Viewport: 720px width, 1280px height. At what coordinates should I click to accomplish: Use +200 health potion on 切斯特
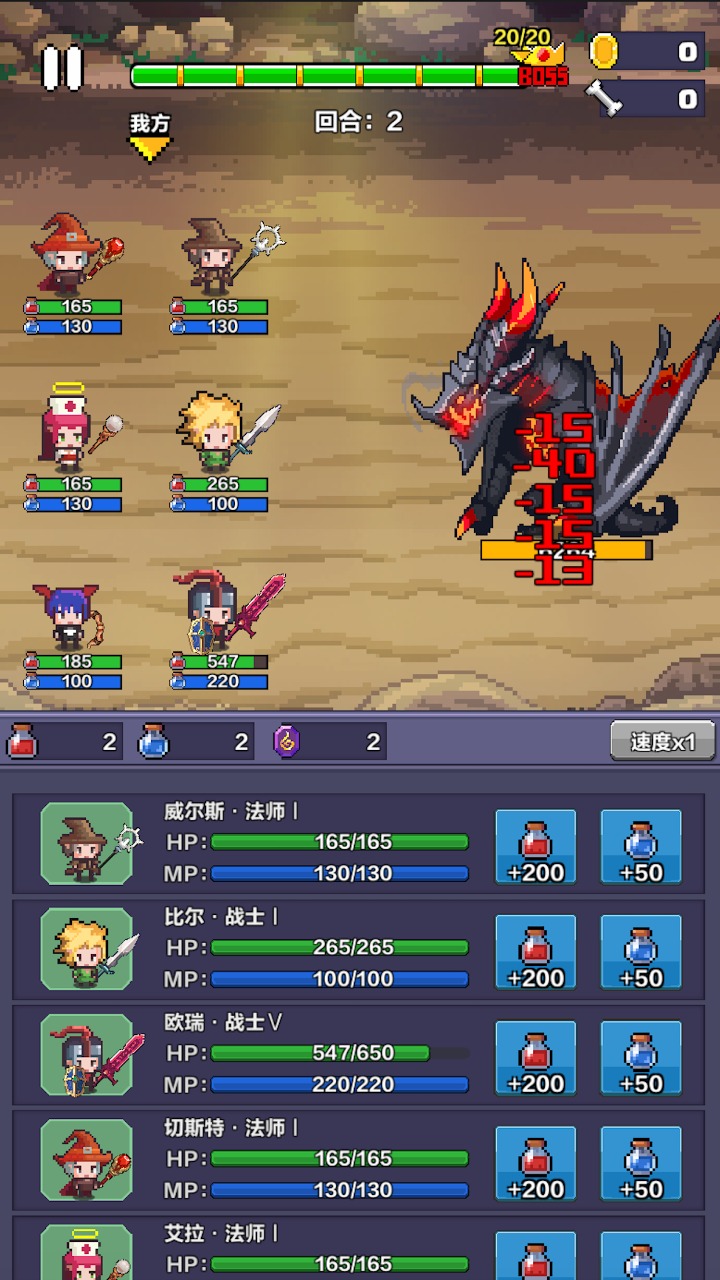click(536, 1164)
